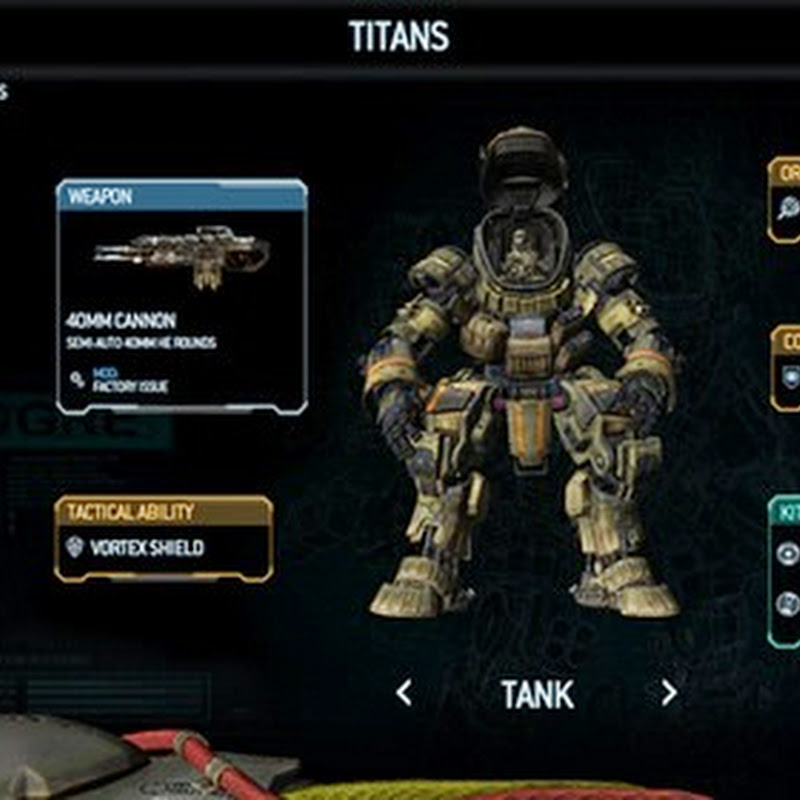Select the Vortex Shield tactical ability

pos(147,548)
